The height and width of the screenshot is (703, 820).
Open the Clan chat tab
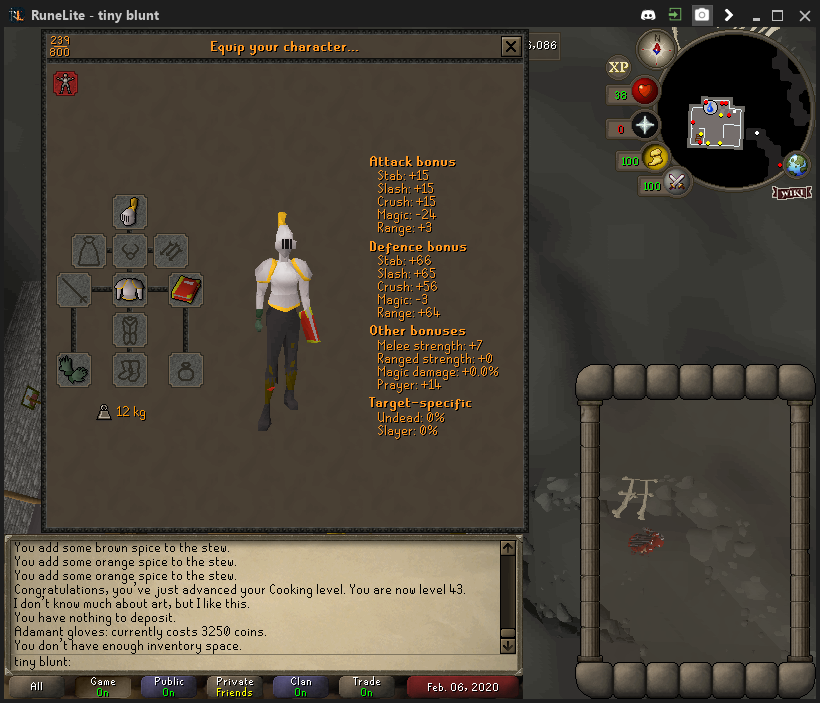click(x=301, y=687)
